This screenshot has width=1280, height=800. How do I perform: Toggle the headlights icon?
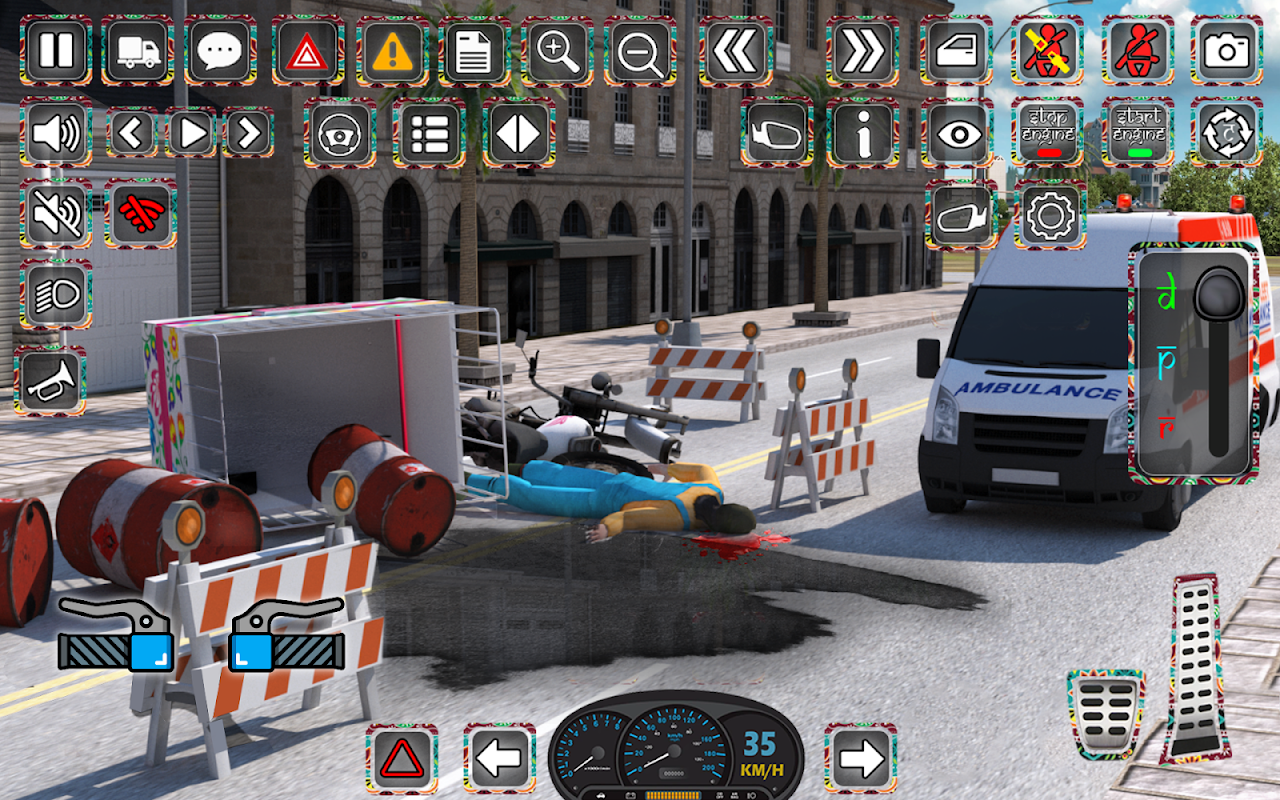click(x=56, y=295)
